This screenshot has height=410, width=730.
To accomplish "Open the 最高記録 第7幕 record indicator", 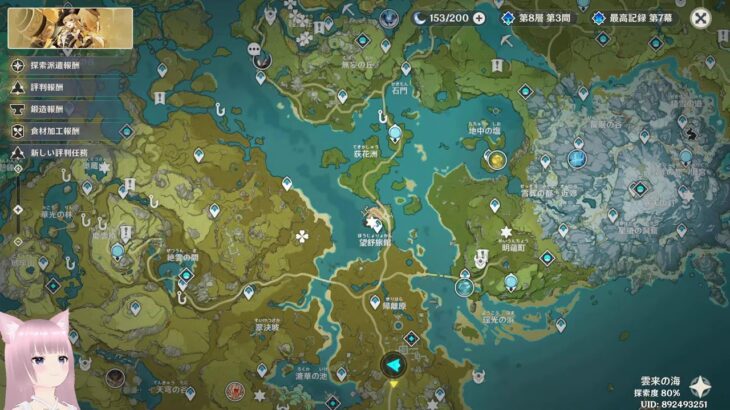I will (x=632, y=18).
